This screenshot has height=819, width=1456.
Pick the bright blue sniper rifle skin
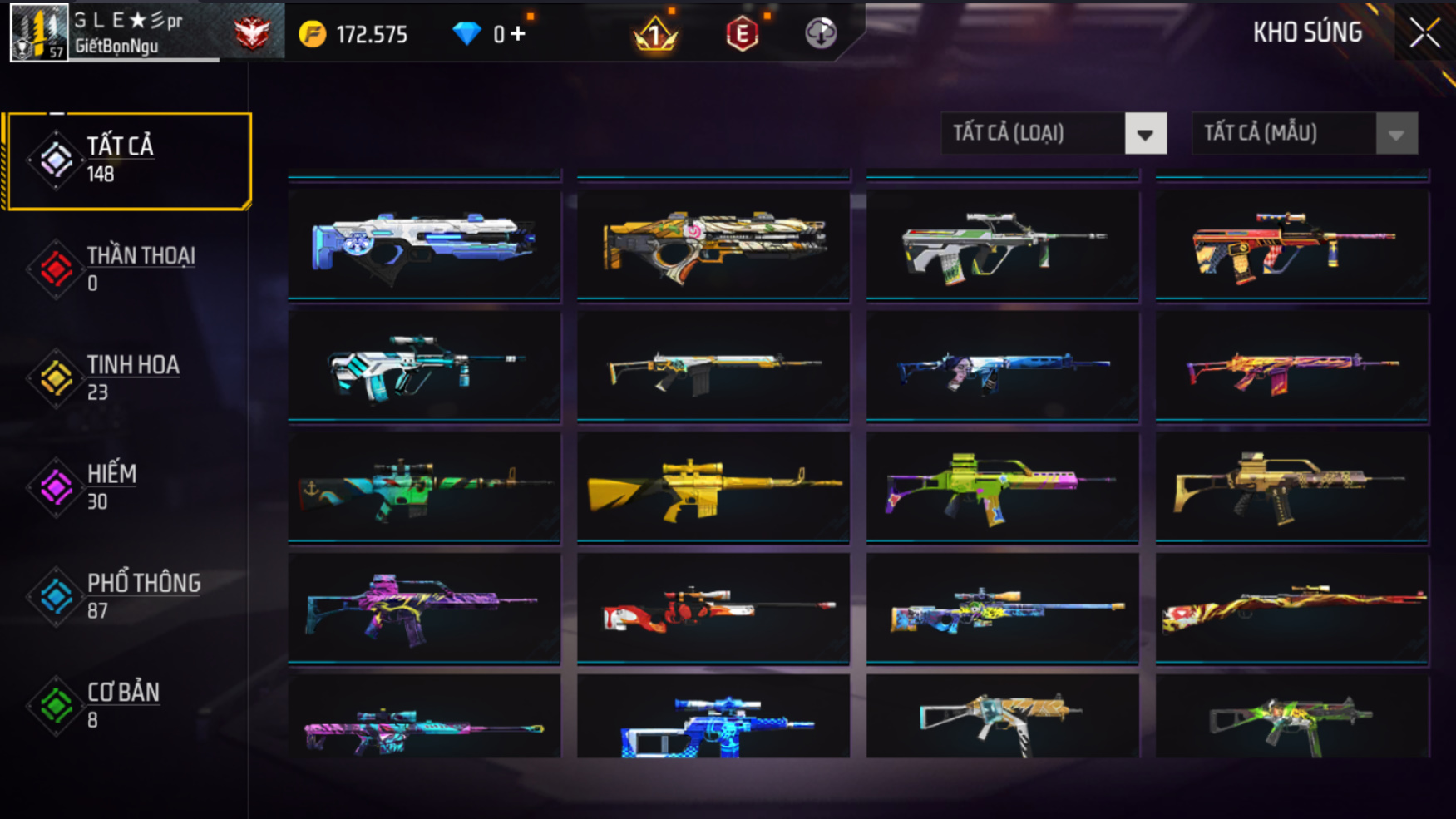point(713,722)
